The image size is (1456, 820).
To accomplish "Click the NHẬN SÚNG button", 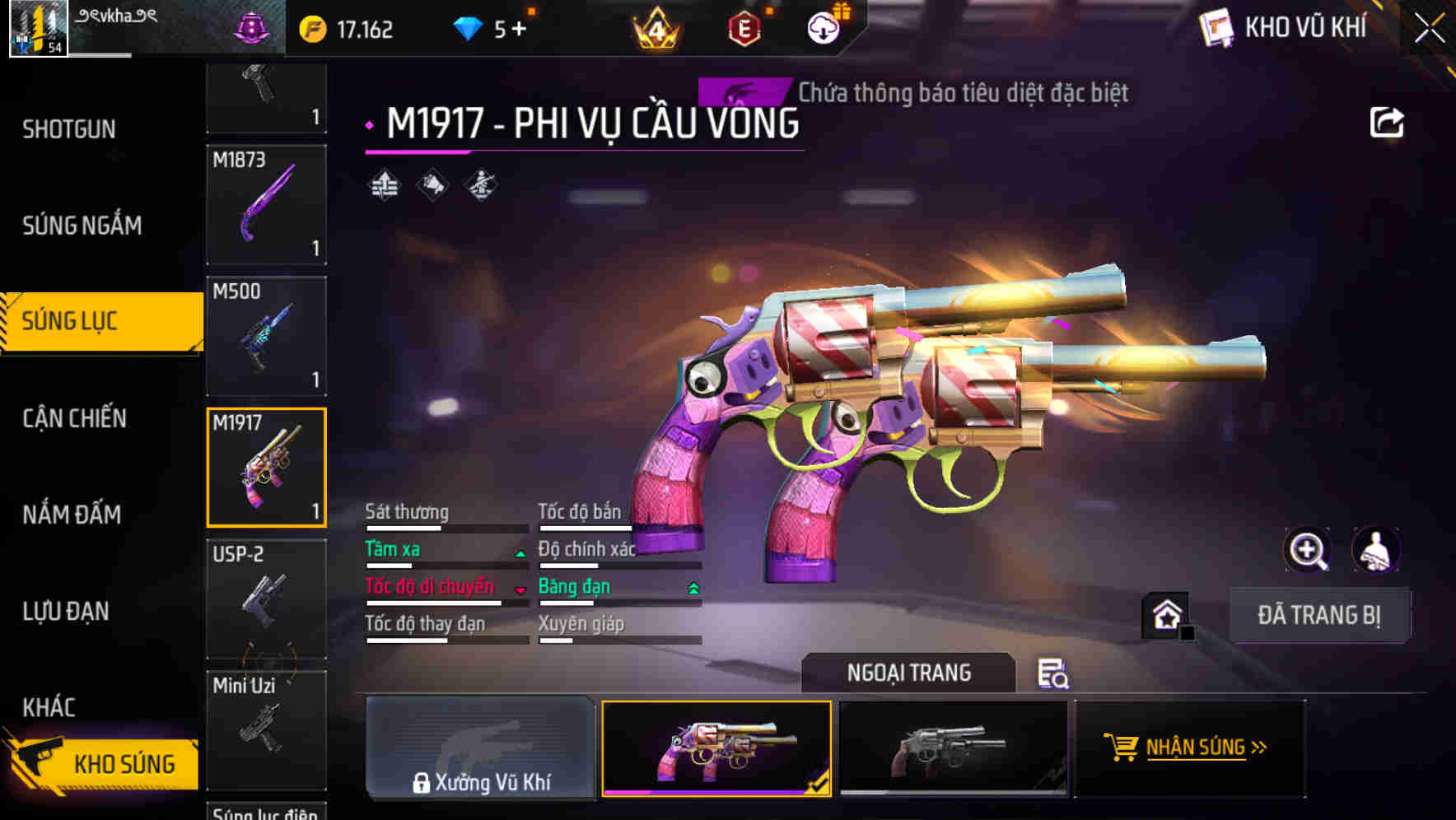I will pyautogui.click(x=1189, y=748).
